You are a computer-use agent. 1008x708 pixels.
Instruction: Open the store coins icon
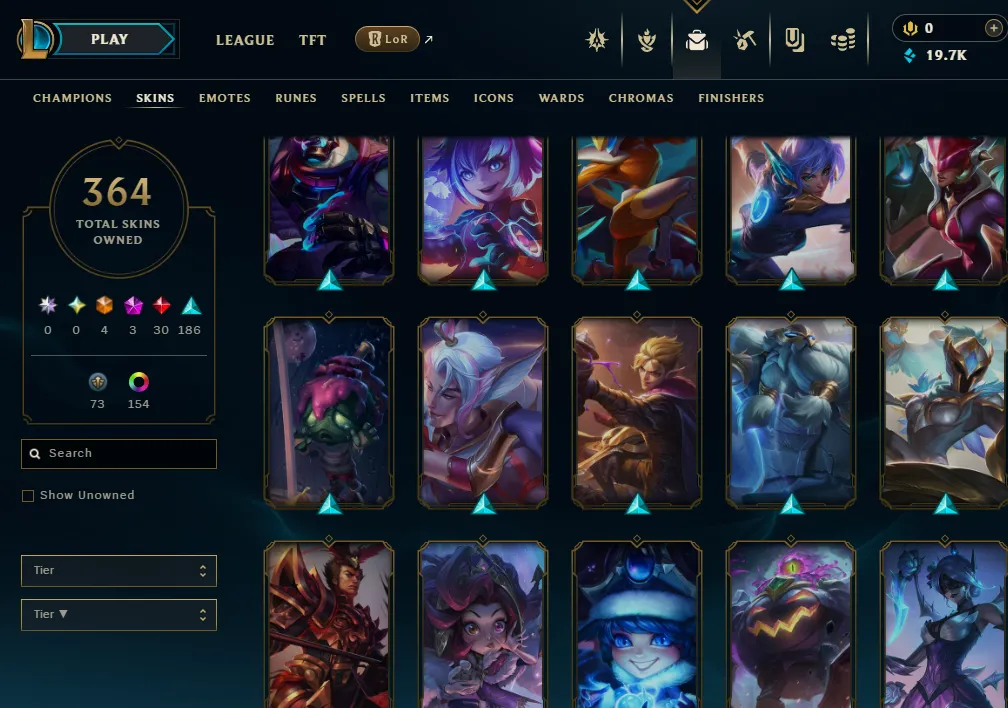coord(843,41)
